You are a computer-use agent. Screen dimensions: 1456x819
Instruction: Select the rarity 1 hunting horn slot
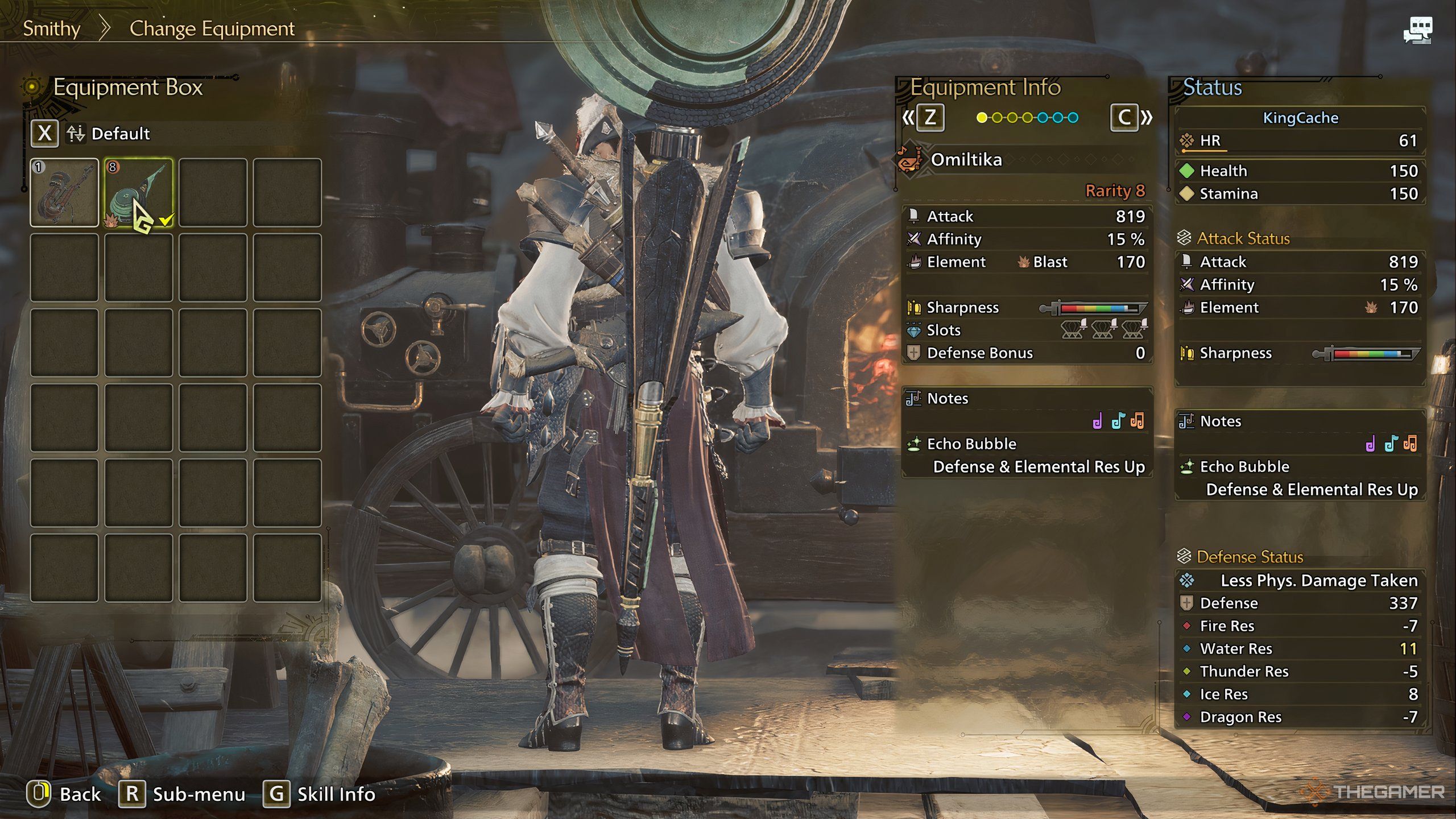64,193
